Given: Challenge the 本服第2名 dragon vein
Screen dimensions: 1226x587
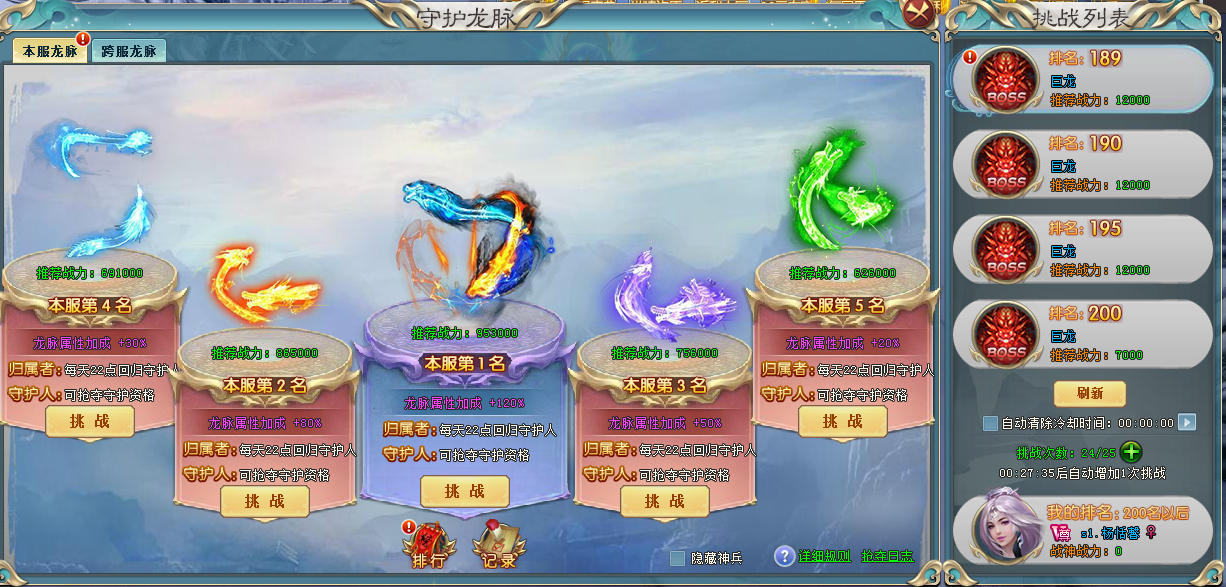Looking at the screenshot, I should click(264, 501).
